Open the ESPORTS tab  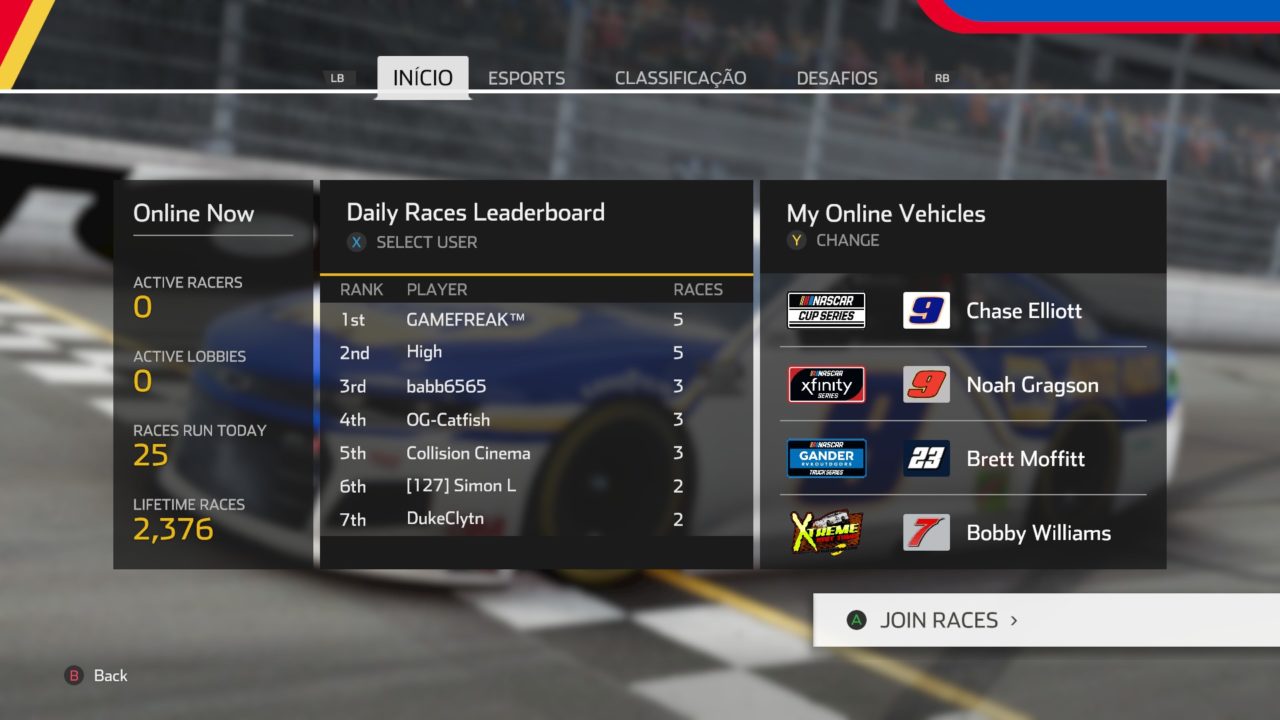[526, 78]
